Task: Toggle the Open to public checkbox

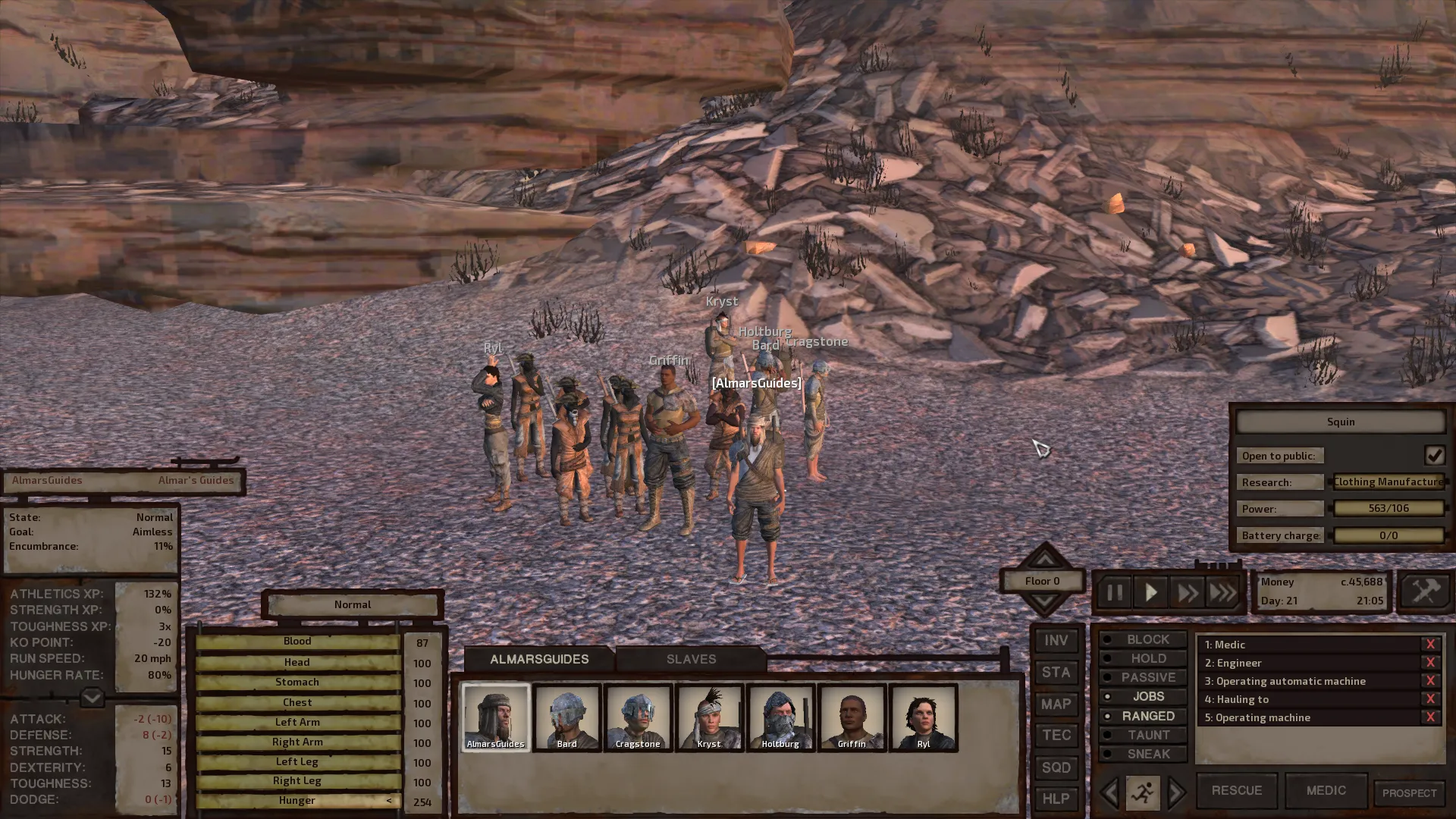Action: pos(1434,455)
